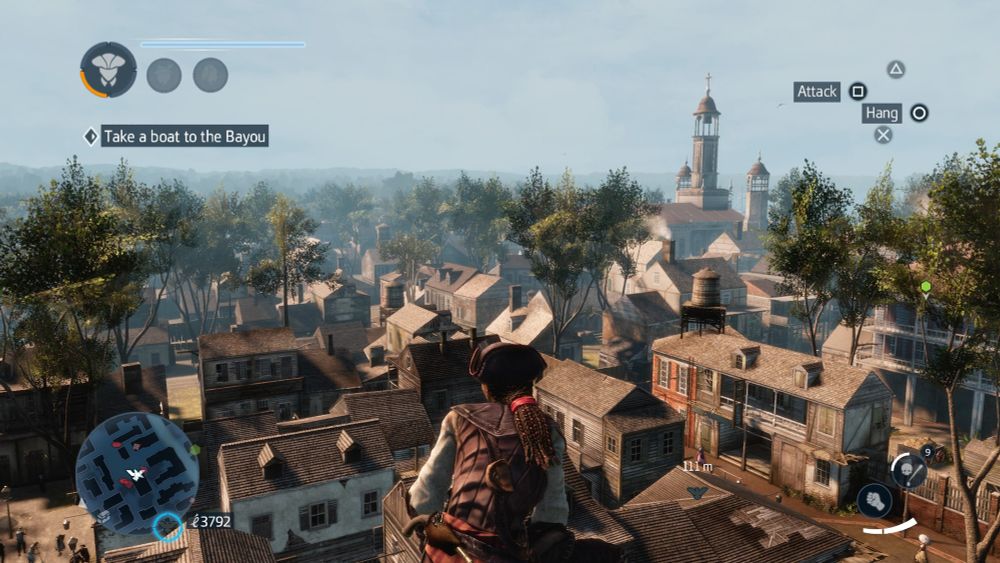Screen dimensions: 1000x563
Task: Open the Take a boat to the Bayou objective
Action: pyautogui.click(x=184, y=136)
